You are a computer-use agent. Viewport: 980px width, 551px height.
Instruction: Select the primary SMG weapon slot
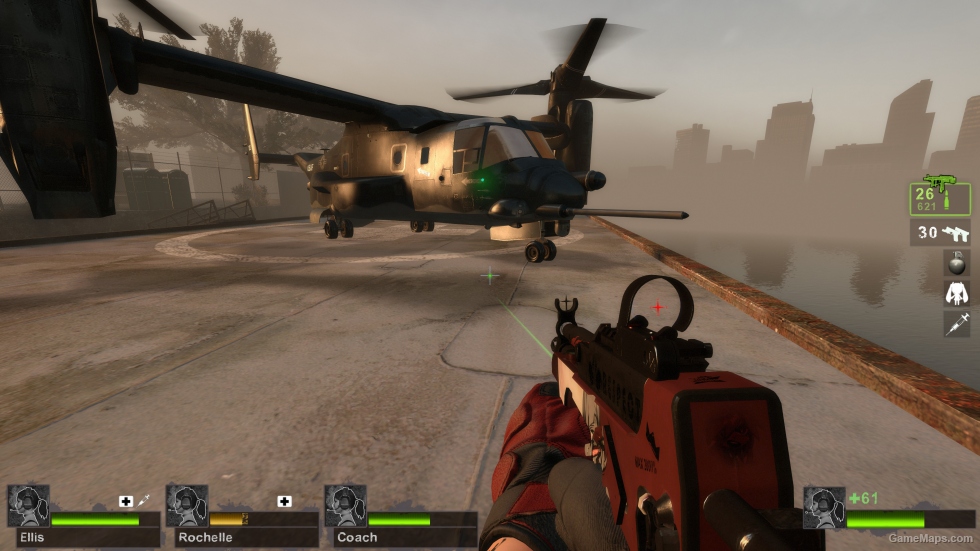[x=940, y=197]
